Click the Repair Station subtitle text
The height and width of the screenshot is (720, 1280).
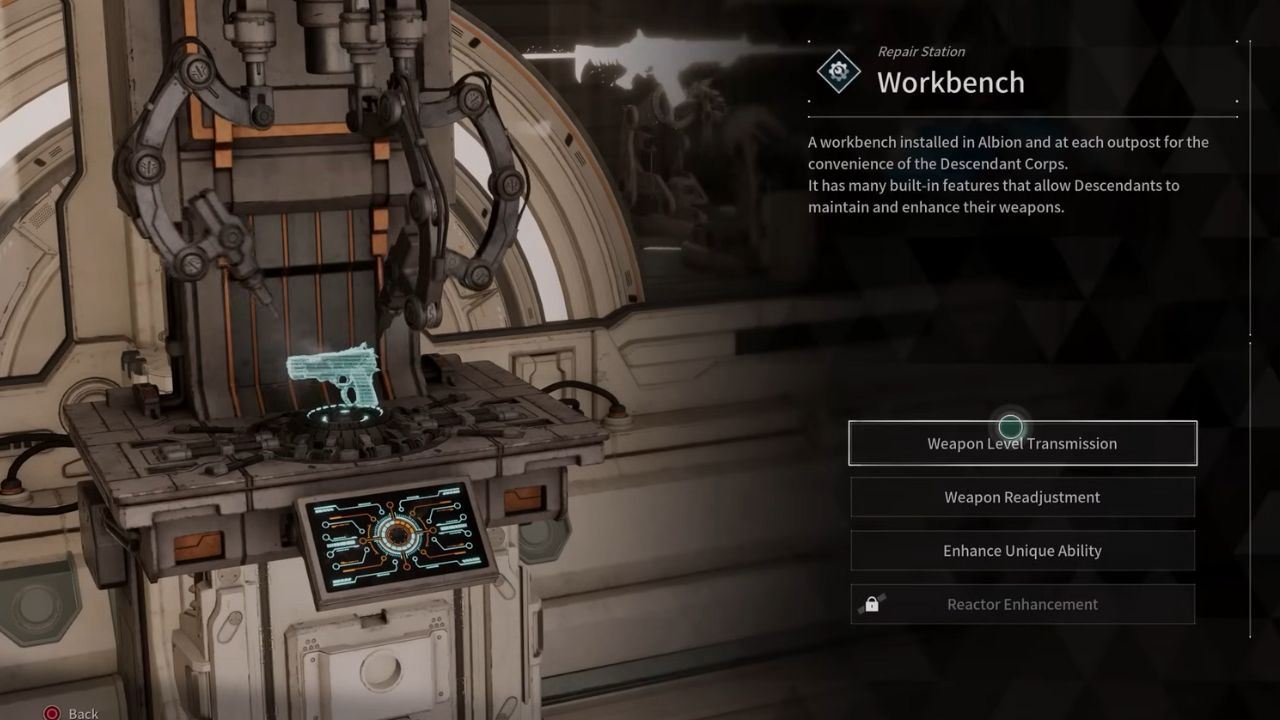click(x=921, y=51)
